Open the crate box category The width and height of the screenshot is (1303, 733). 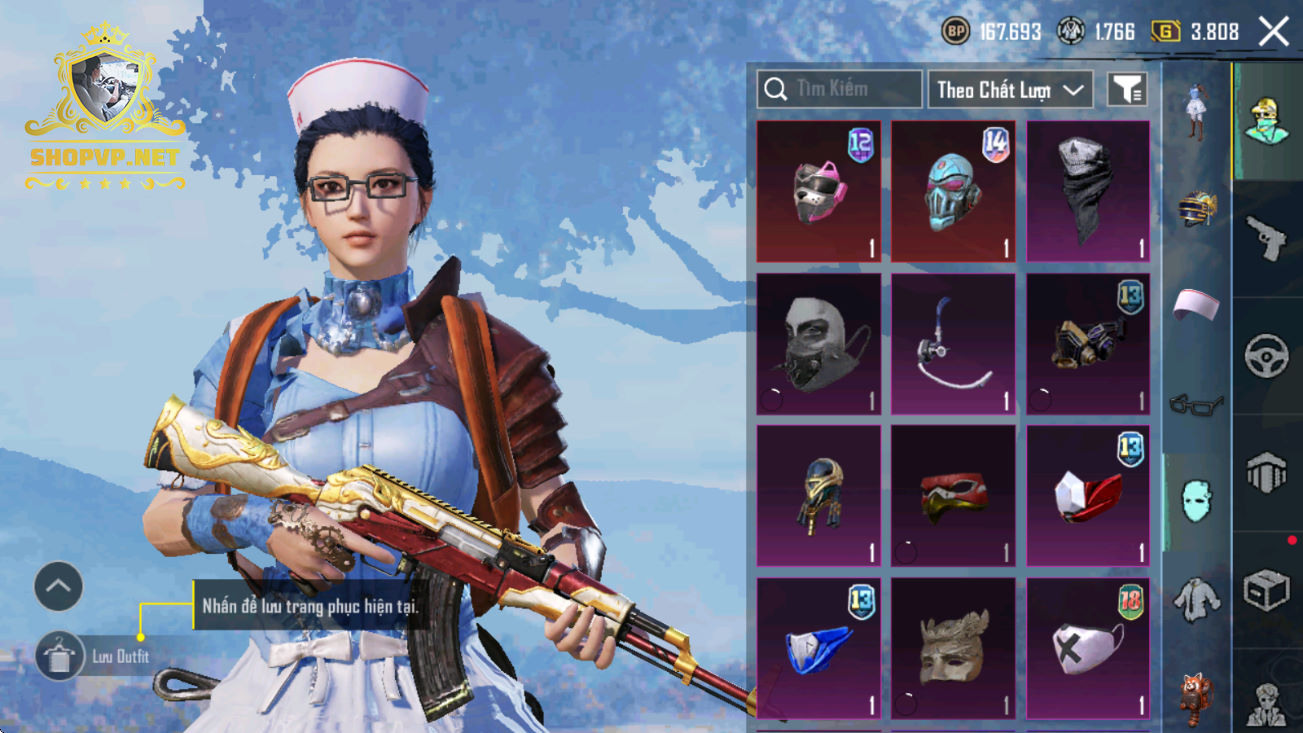coord(1266,590)
